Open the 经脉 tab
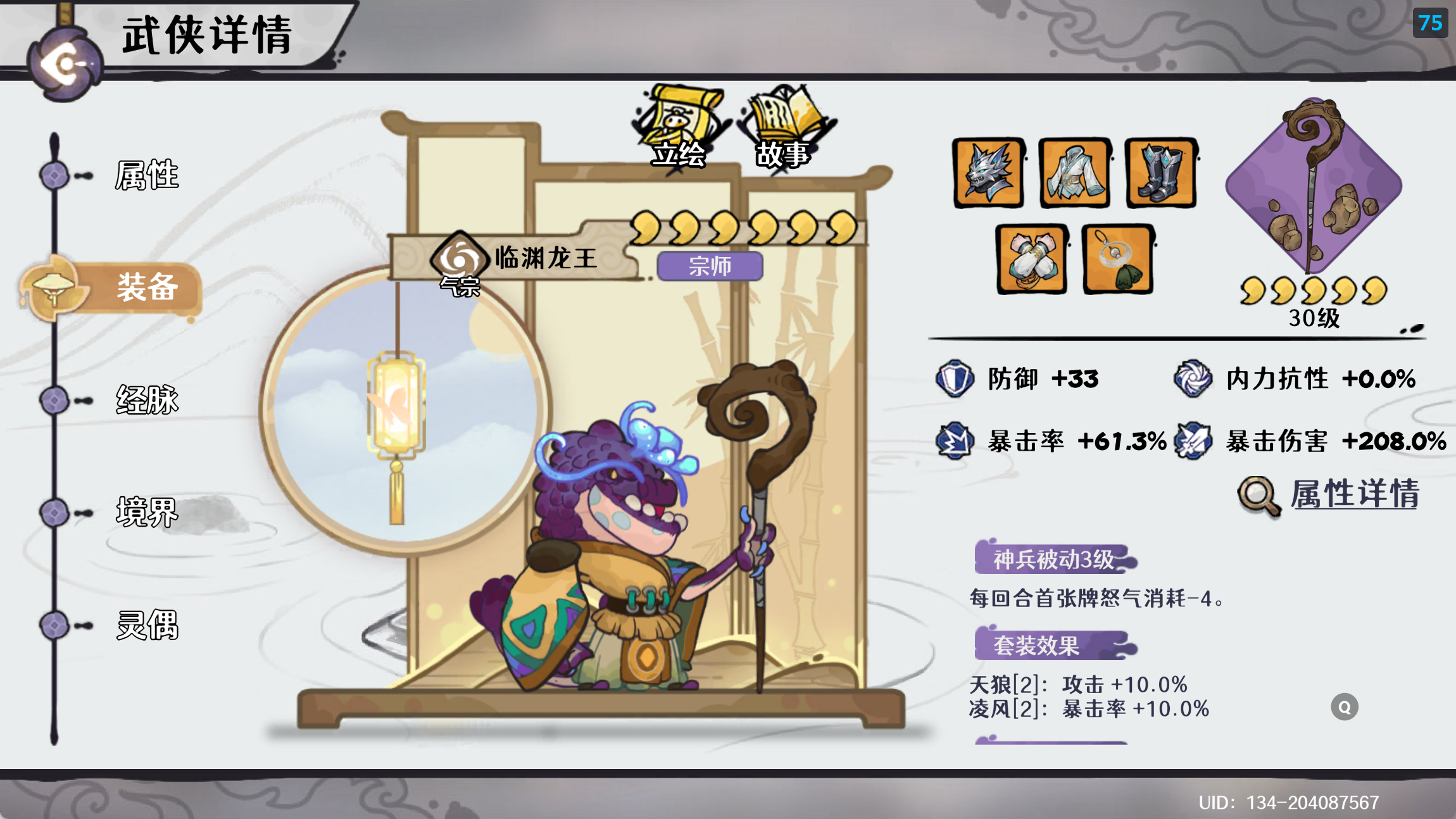Image resolution: width=1456 pixels, height=819 pixels. [146, 400]
